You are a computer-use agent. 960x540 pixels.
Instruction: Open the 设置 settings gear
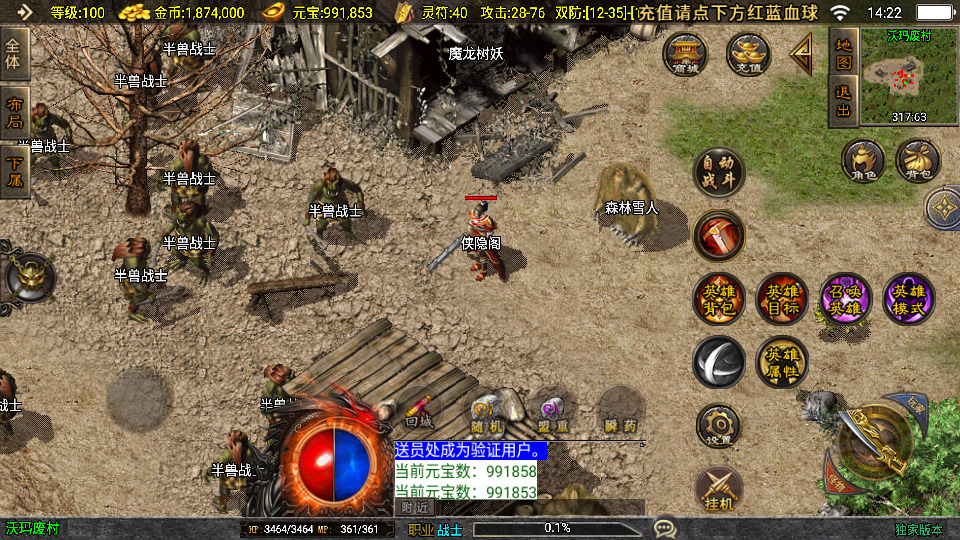point(719,426)
